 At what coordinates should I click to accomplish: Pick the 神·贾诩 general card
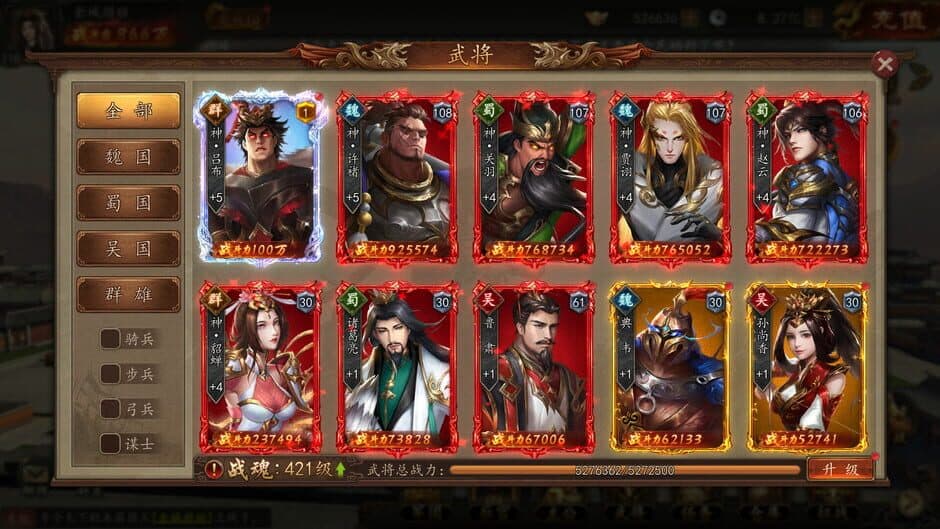click(x=670, y=178)
